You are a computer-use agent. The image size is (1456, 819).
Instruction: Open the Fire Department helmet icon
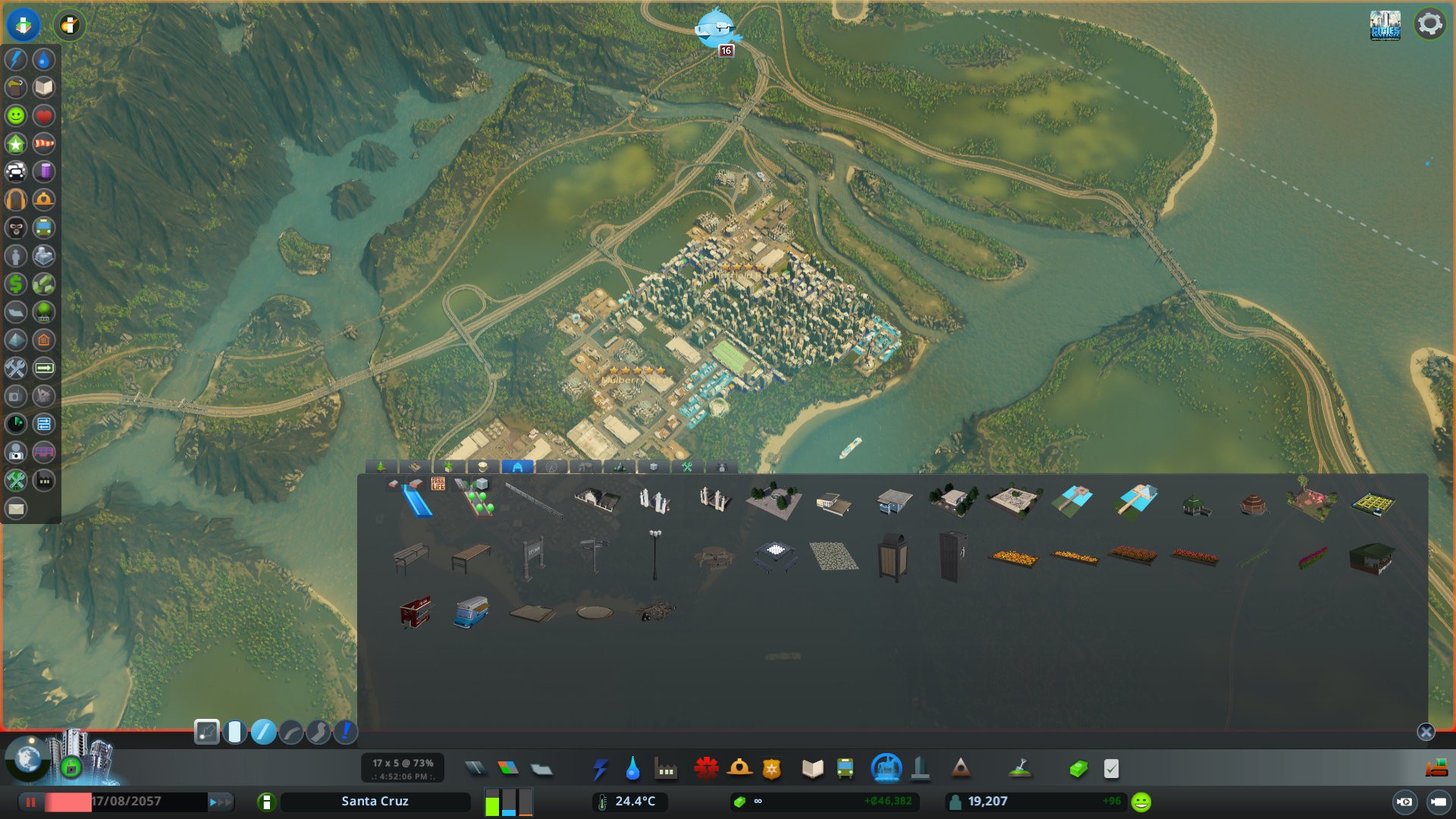pos(738,767)
